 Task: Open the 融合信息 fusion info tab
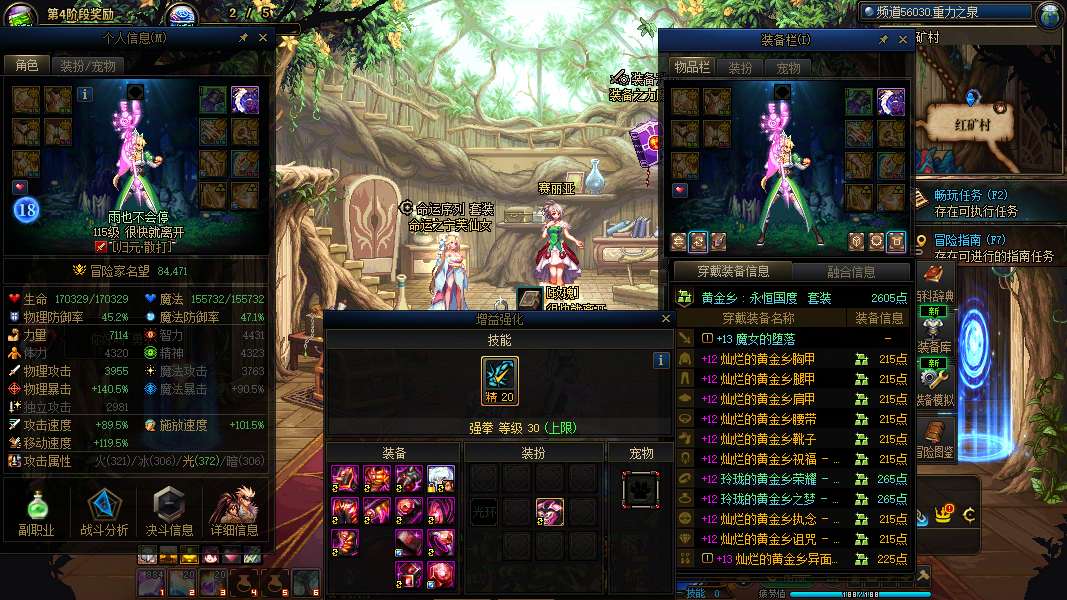[x=851, y=271]
